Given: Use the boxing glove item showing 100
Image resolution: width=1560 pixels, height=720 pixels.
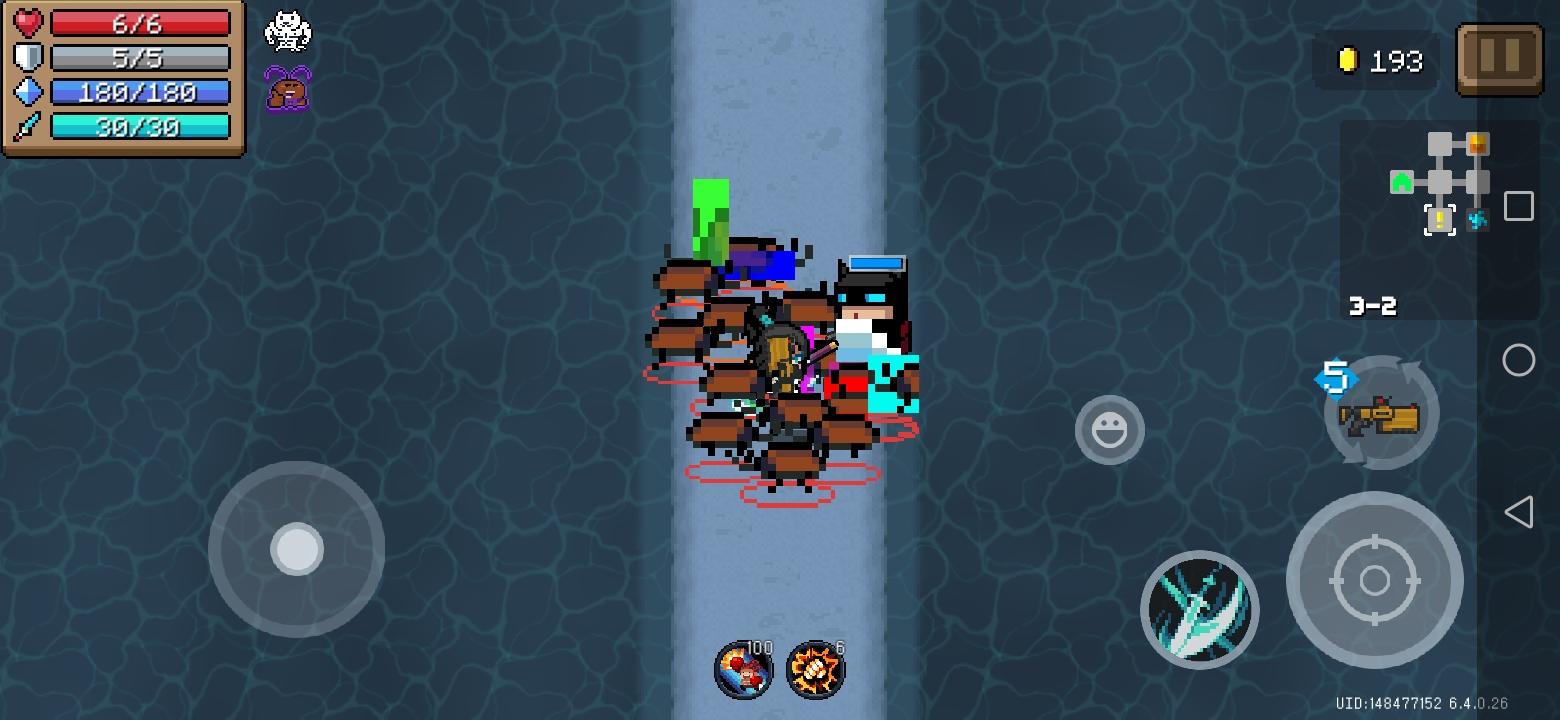Looking at the screenshot, I should click(x=744, y=670).
